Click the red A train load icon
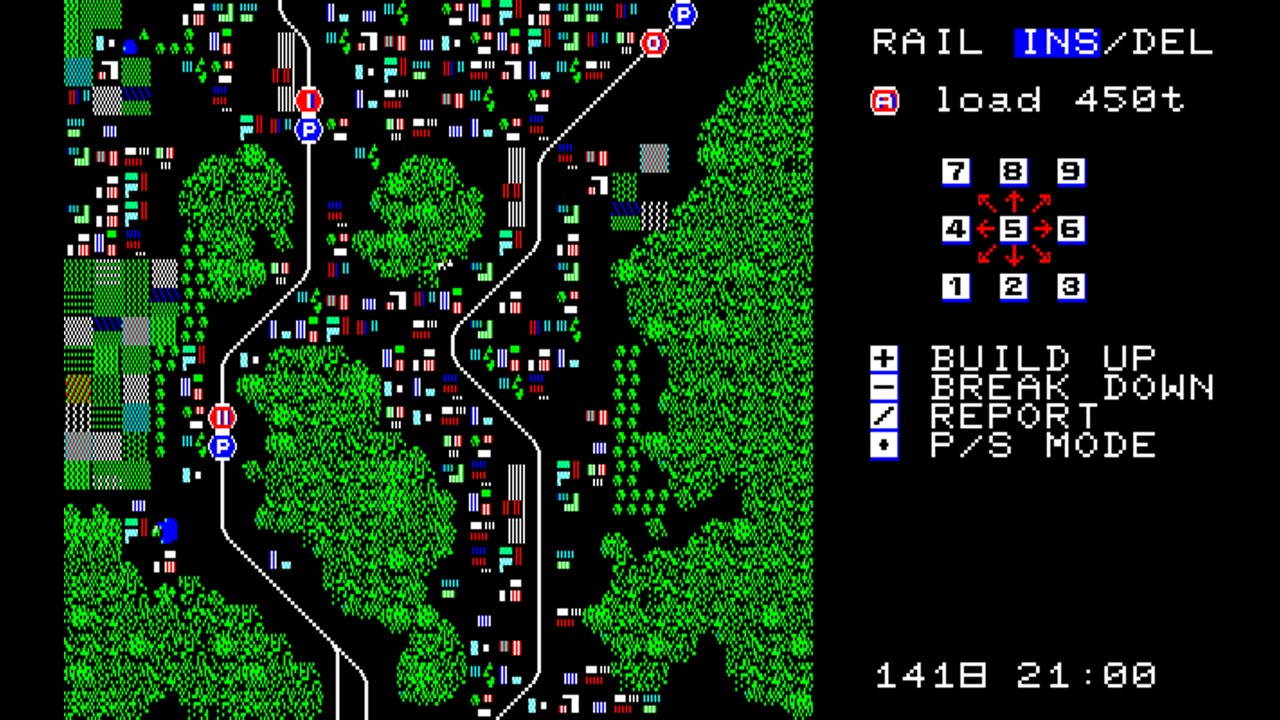The image size is (1280, 720). coord(885,101)
